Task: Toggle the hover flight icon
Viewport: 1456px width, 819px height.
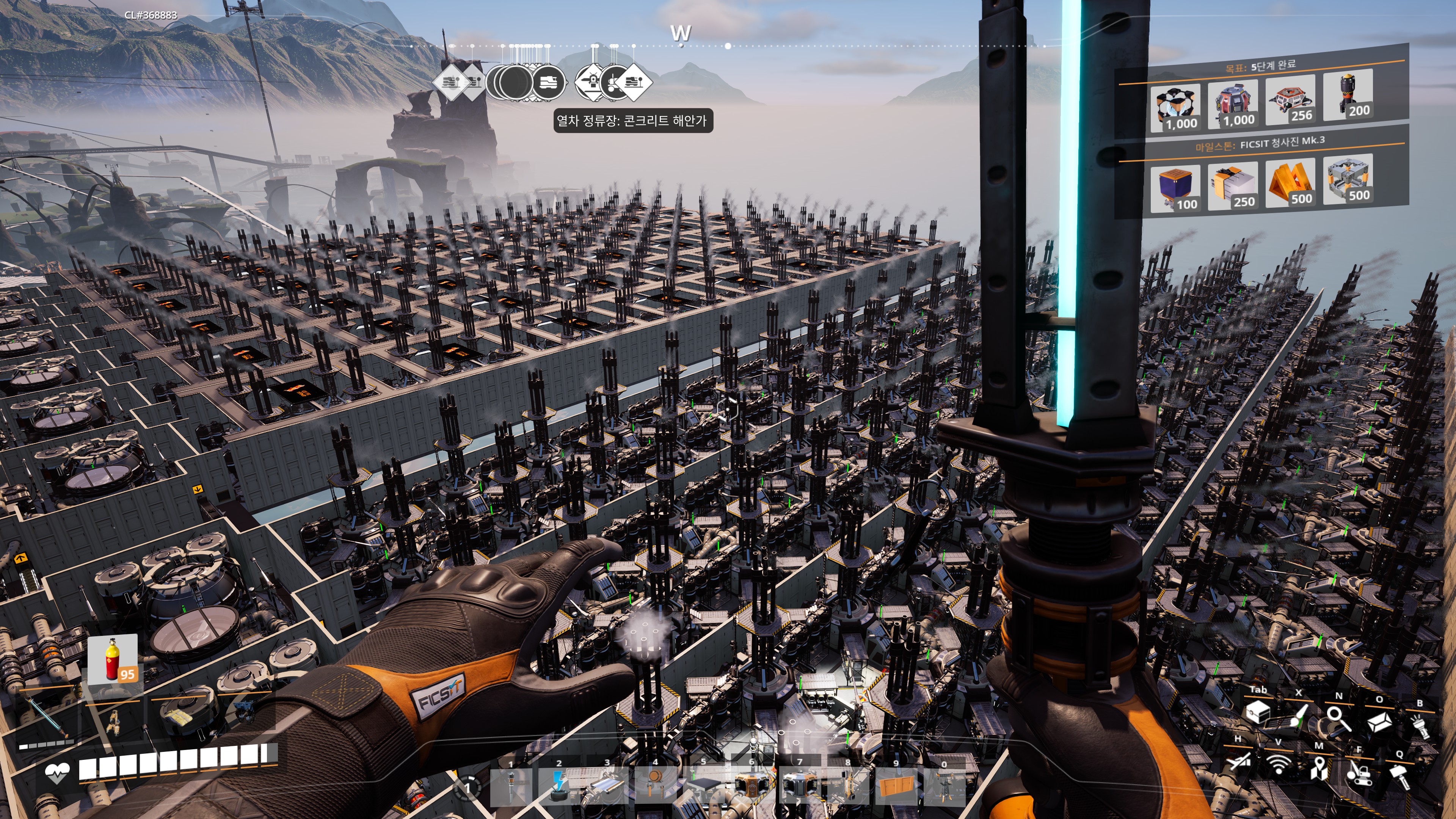Action: click(1238, 762)
